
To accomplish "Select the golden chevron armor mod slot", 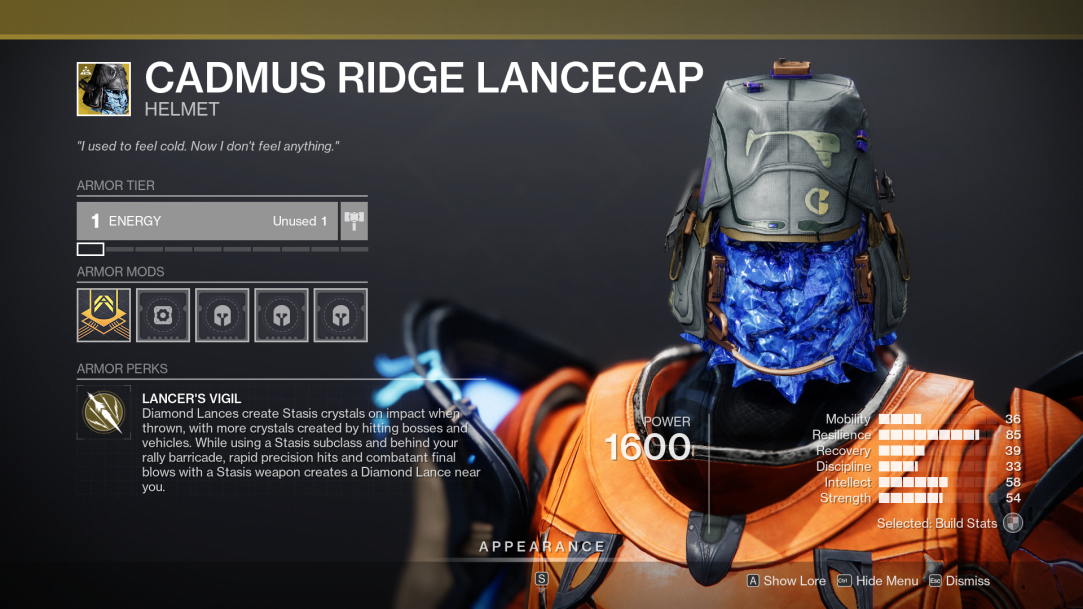I will pos(104,315).
